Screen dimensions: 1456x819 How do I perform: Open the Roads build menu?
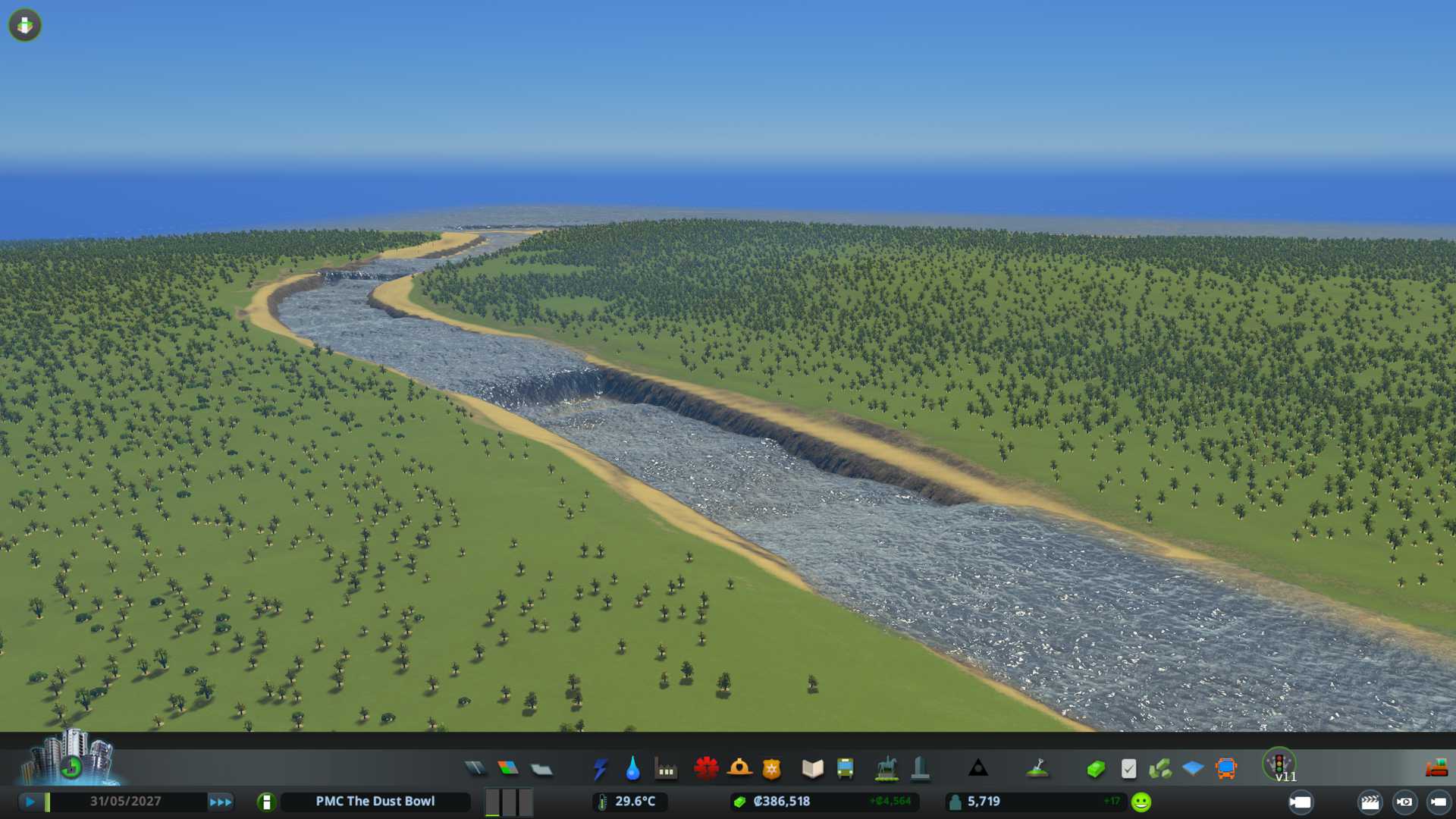(475, 769)
